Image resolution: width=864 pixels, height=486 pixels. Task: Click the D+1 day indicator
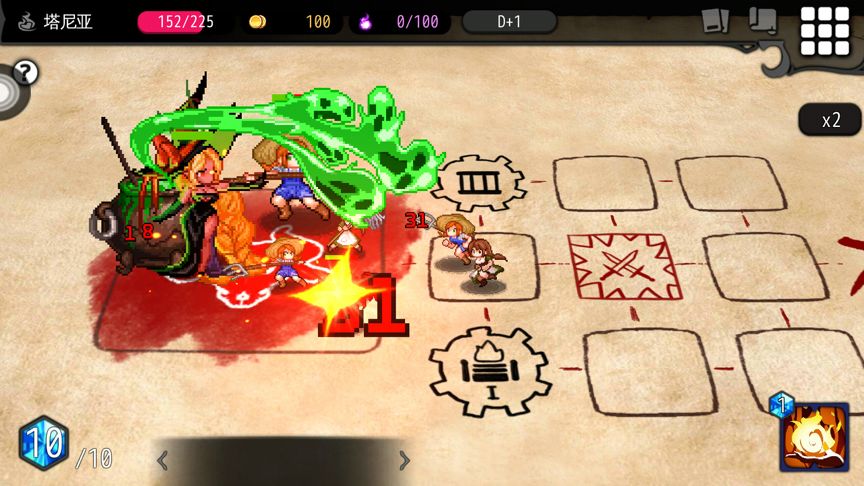pos(509,21)
